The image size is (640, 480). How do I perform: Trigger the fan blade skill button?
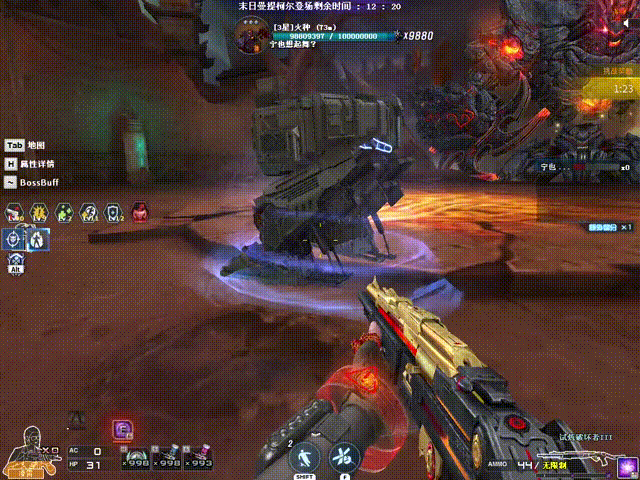pos(344,459)
